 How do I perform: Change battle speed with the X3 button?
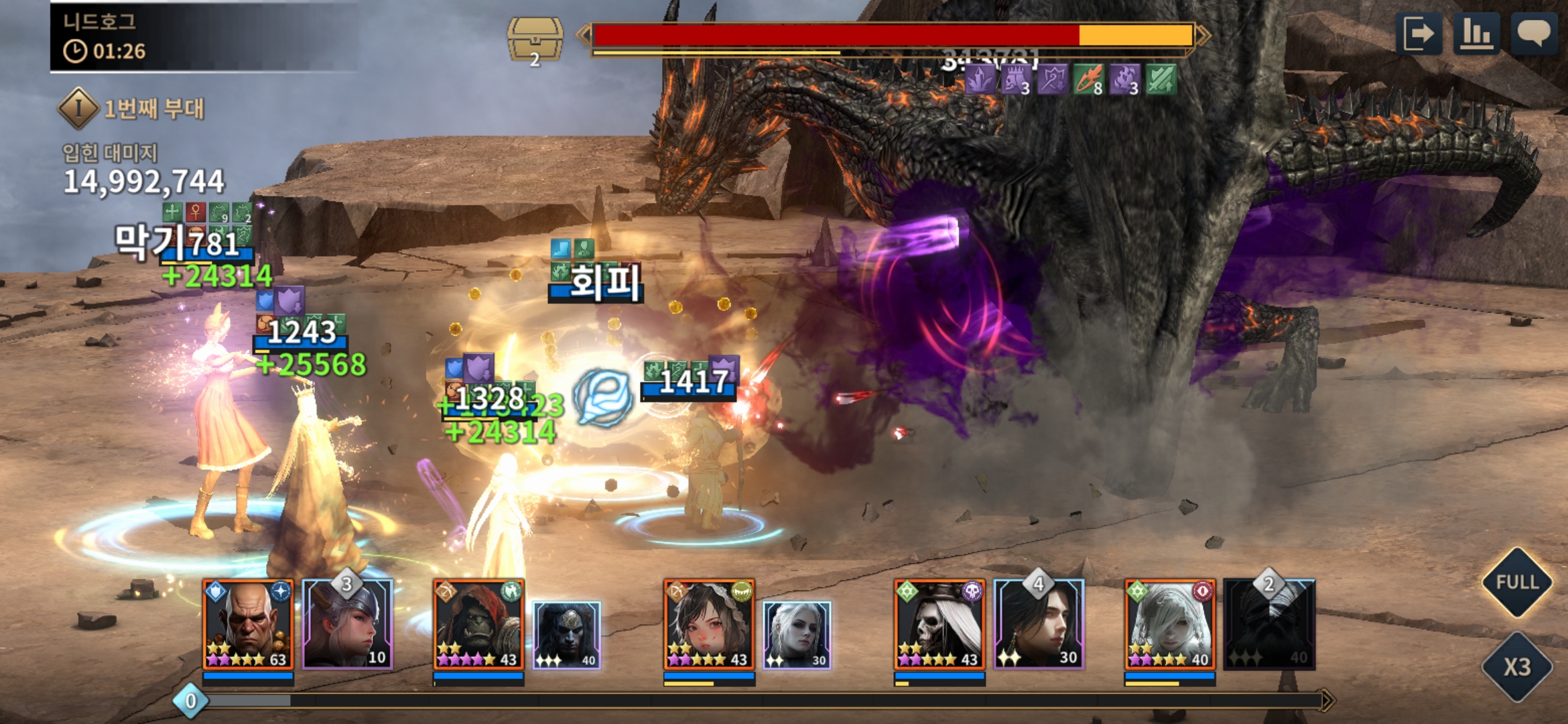(x=1516, y=666)
